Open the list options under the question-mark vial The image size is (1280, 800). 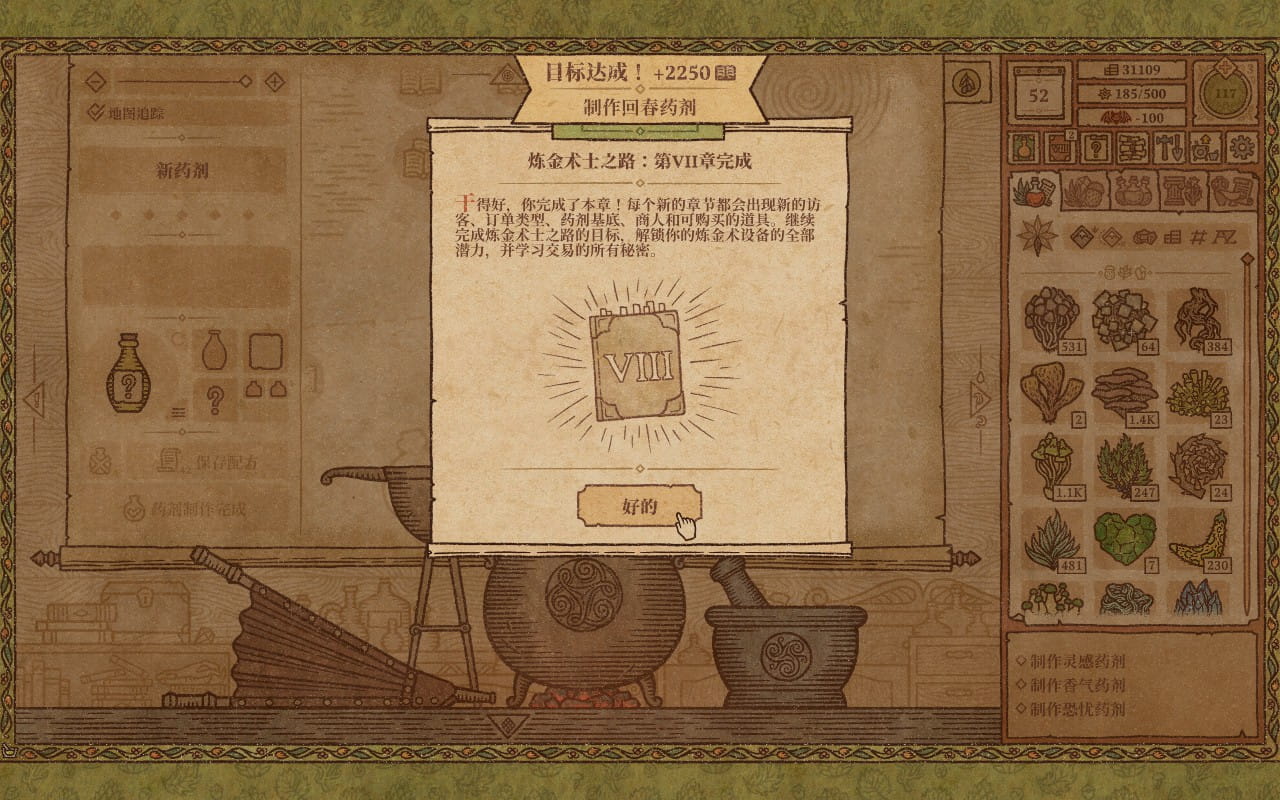179,412
